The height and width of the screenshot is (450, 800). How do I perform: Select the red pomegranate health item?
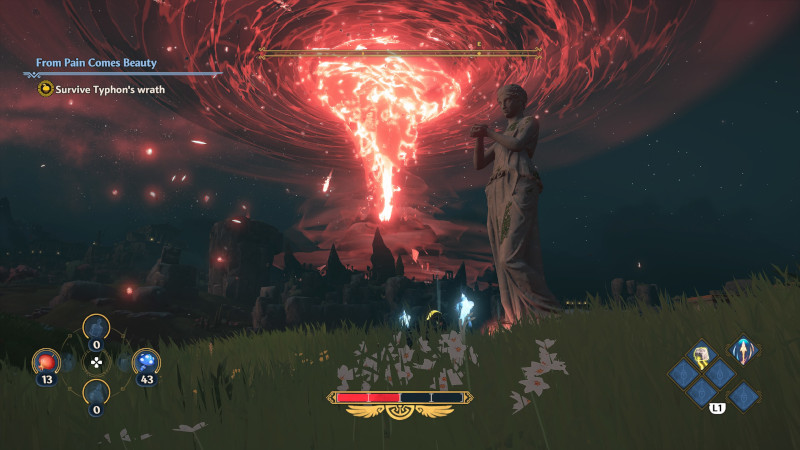pos(47,362)
